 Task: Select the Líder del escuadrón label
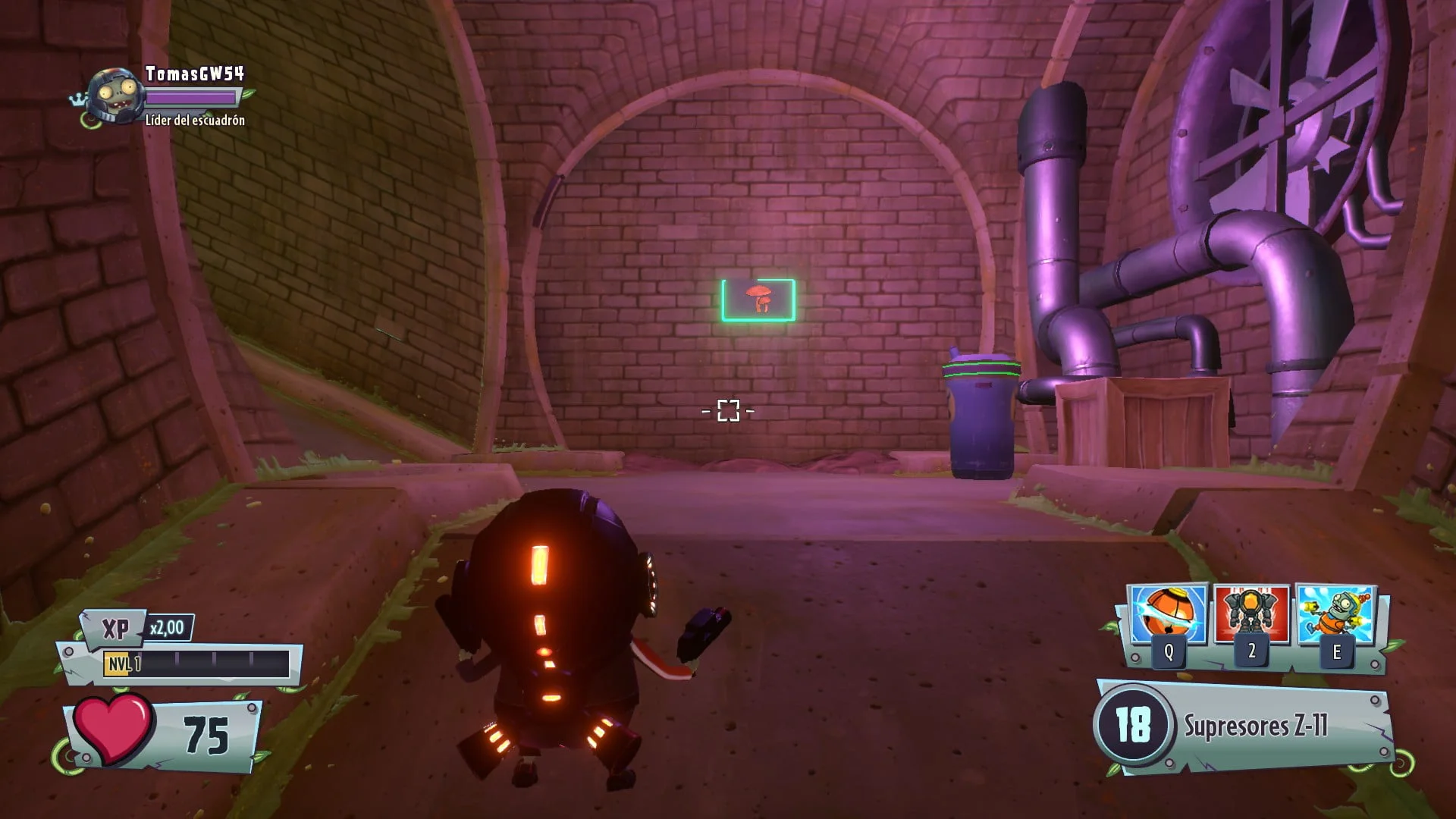196,121
